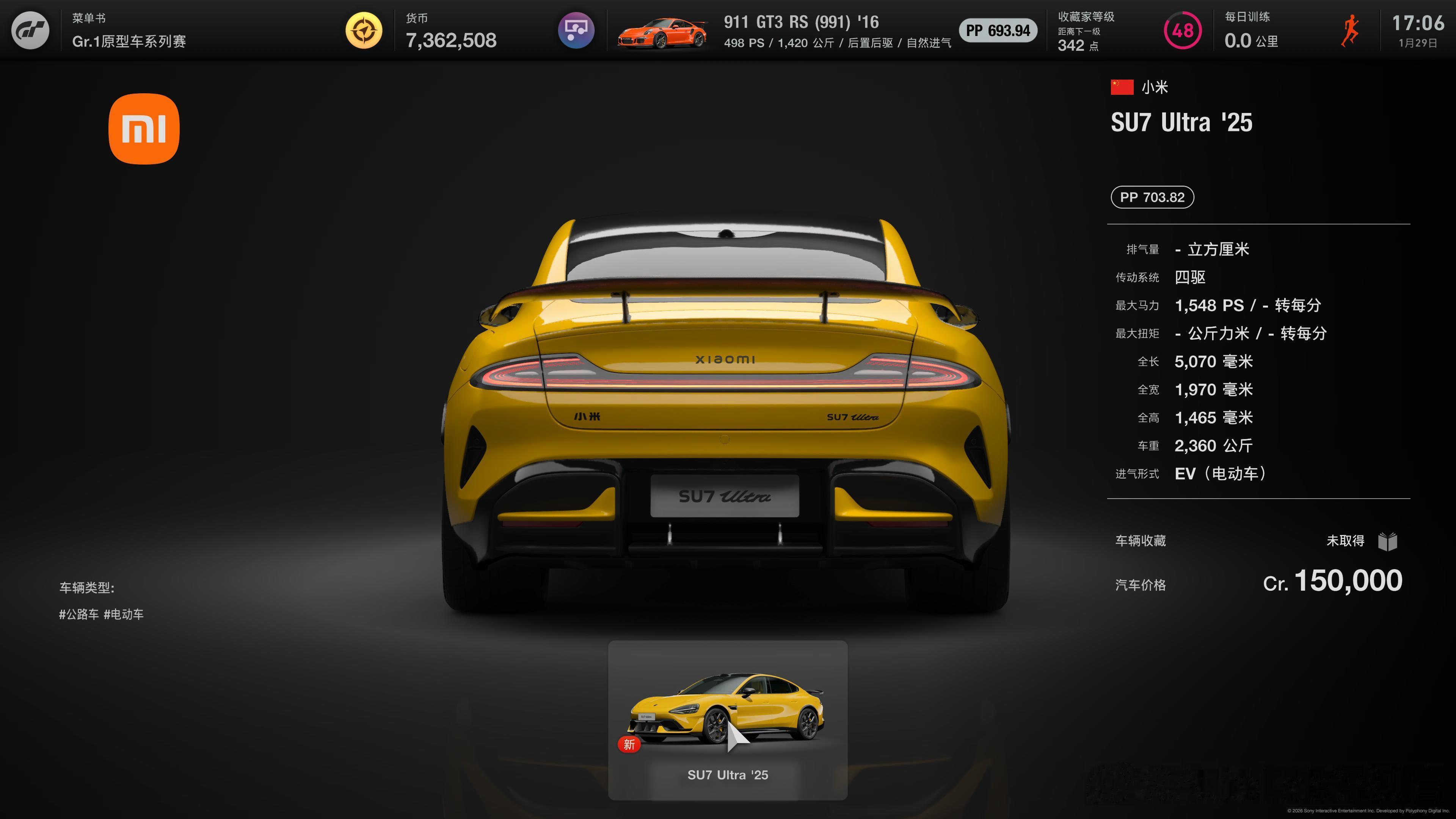Screen dimensions: 1456x819
Task: Select the SU7 Ultra '25 car thumbnail
Action: pyautogui.click(x=728, y=719)
